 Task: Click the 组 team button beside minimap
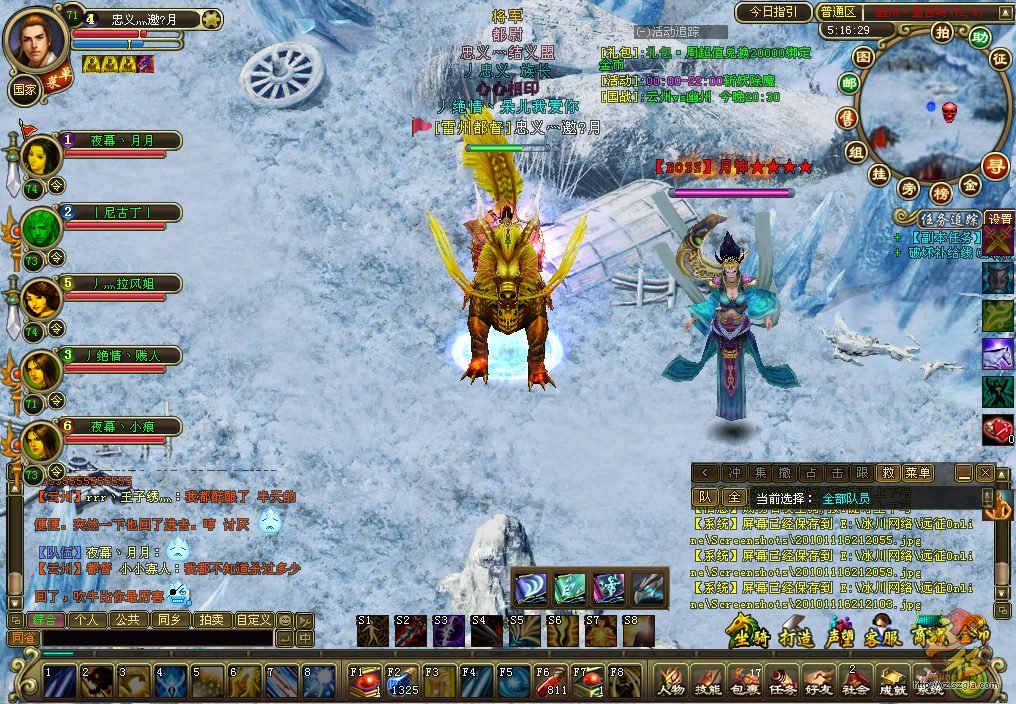855,151
